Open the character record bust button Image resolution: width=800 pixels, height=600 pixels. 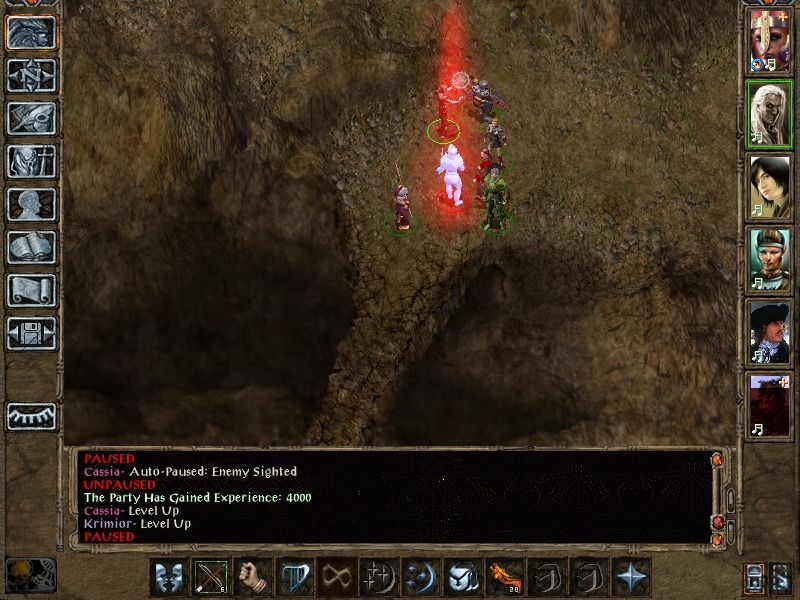(31, 205)
